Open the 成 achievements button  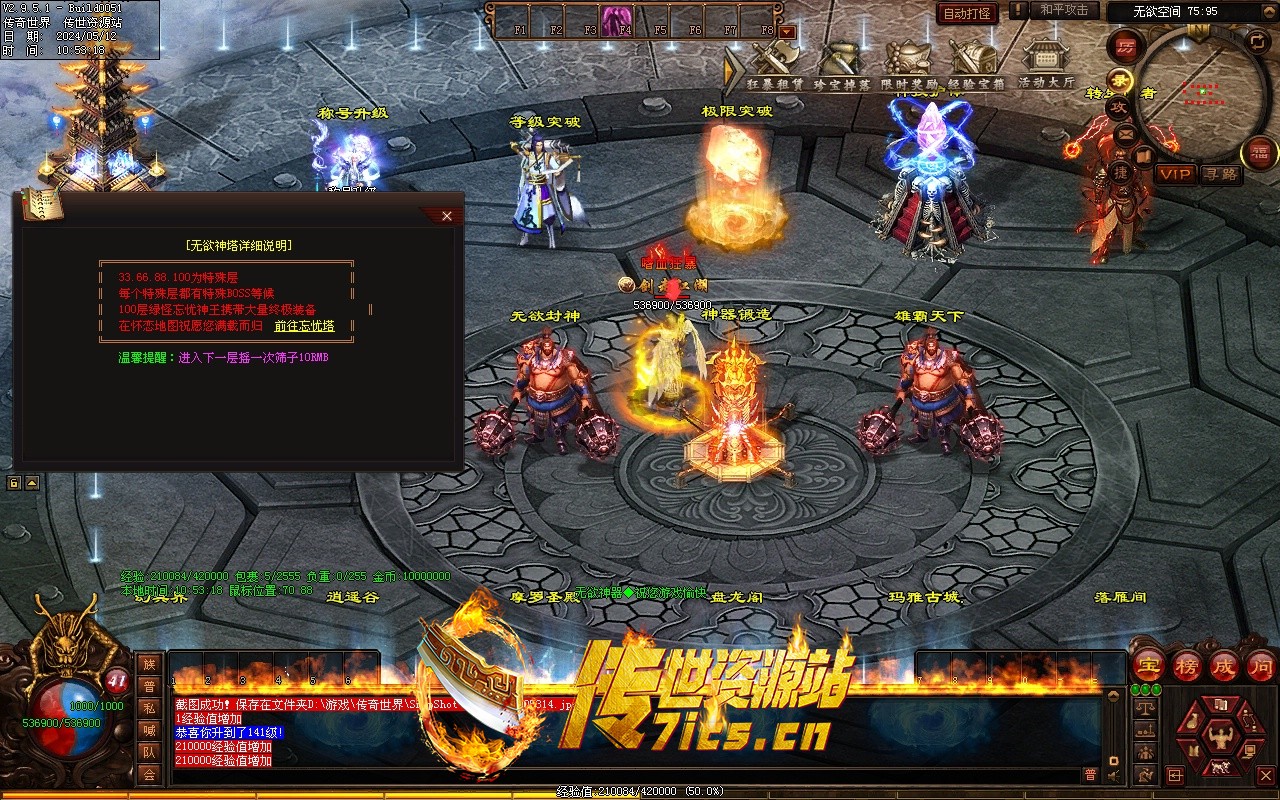click(x=1224, y=665)
